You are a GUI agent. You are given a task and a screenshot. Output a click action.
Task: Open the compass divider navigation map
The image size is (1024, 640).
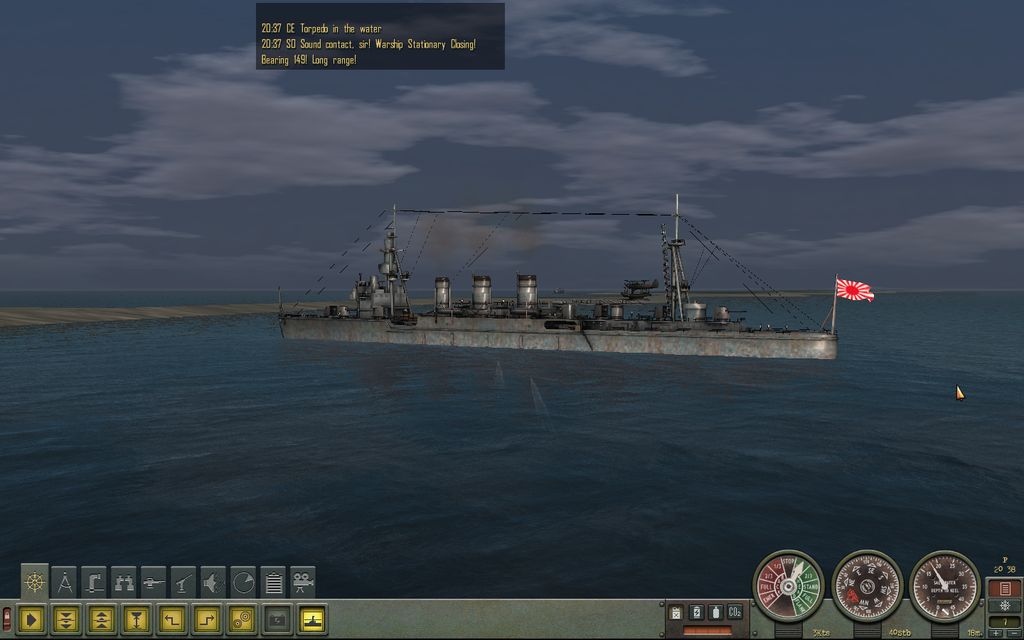[65, 581]
